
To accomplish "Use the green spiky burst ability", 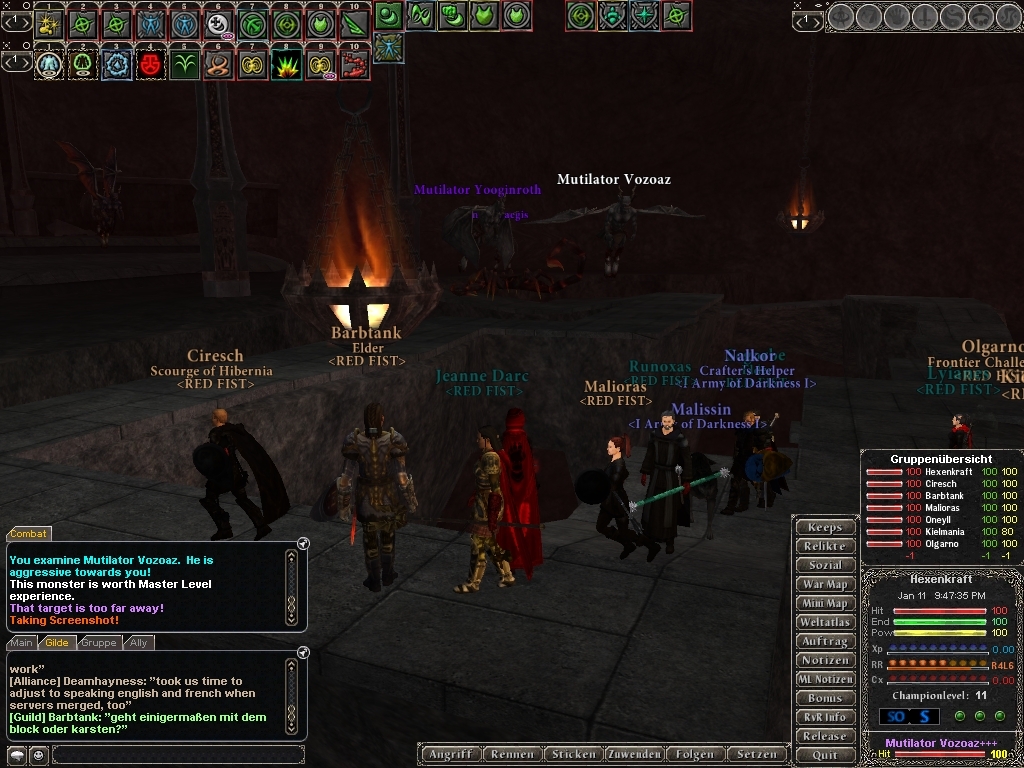I will (x=287, y=64).
